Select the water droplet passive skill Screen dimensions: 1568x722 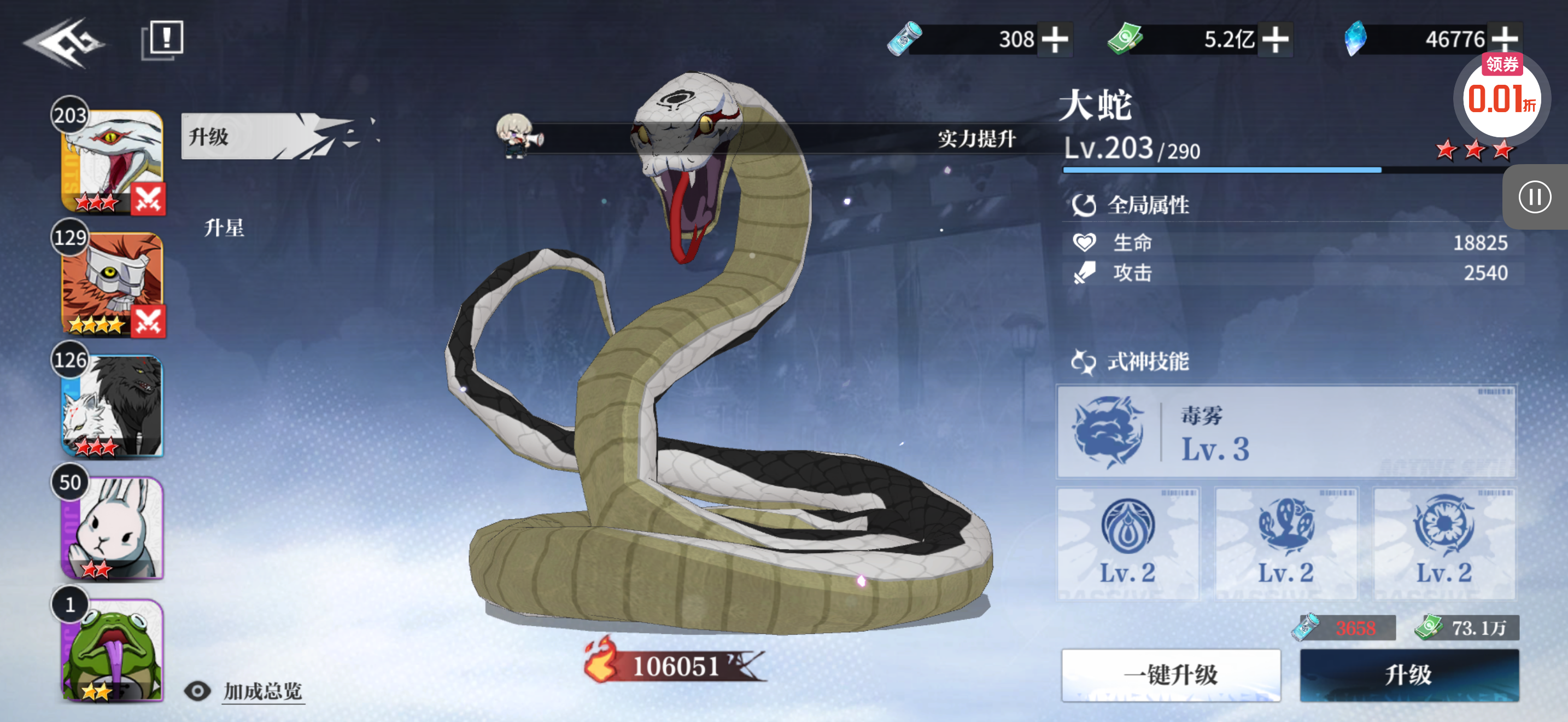coord(1127,542)
